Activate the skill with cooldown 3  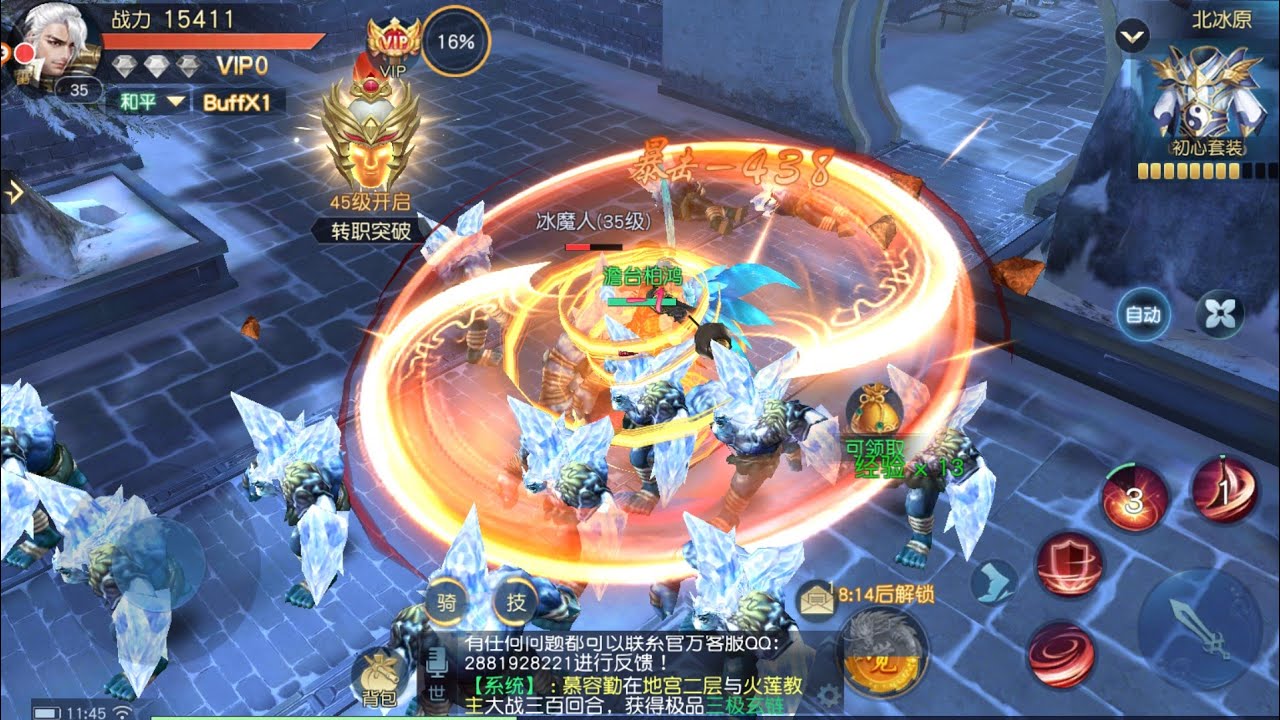(1135, 499)
